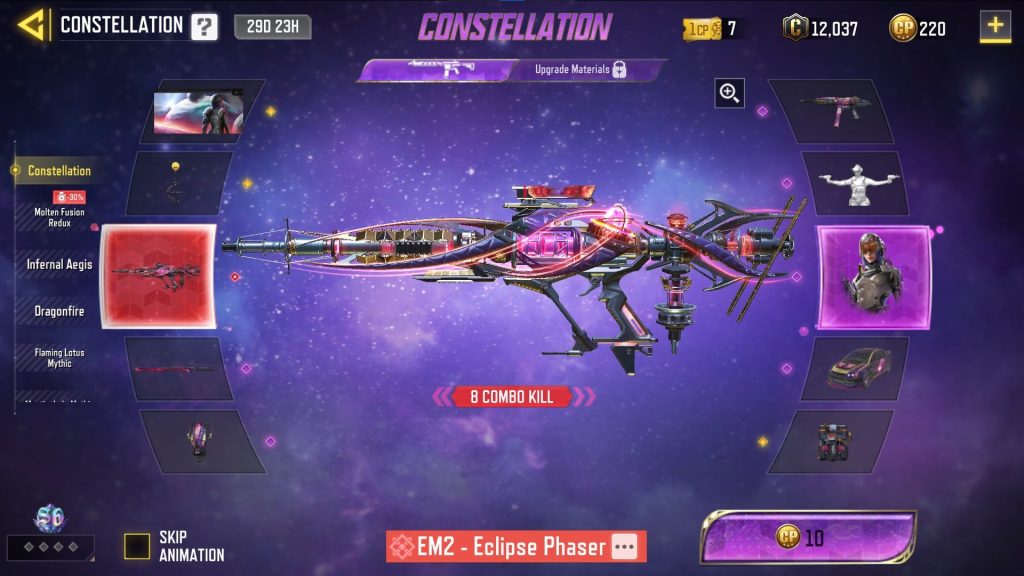The image size is (1024, 576).
Task: View the operator character reward tile
Action: click(873, 277)
